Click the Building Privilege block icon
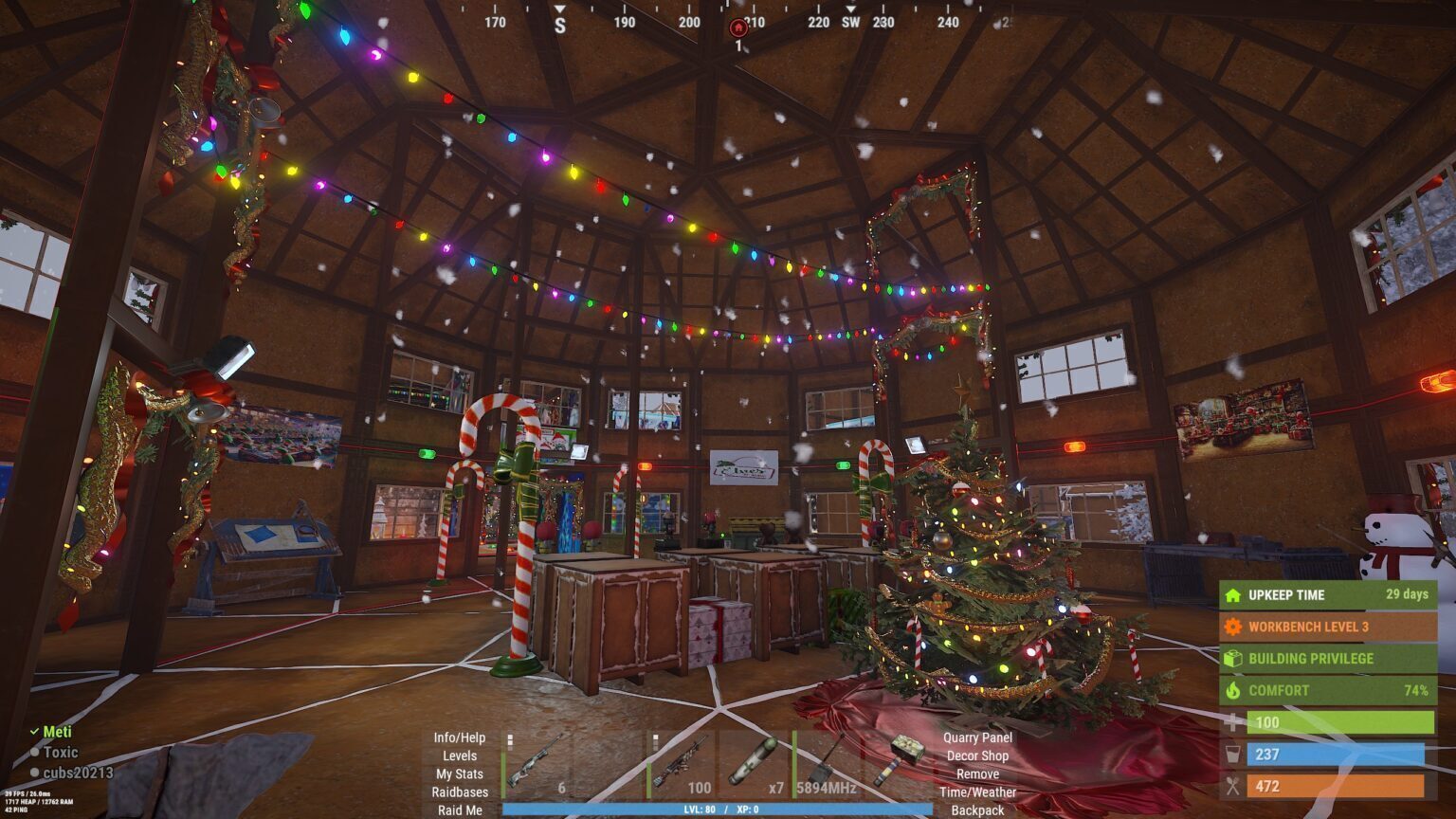This screenshot has height=819, width=1456. (x=1232, y=658)
